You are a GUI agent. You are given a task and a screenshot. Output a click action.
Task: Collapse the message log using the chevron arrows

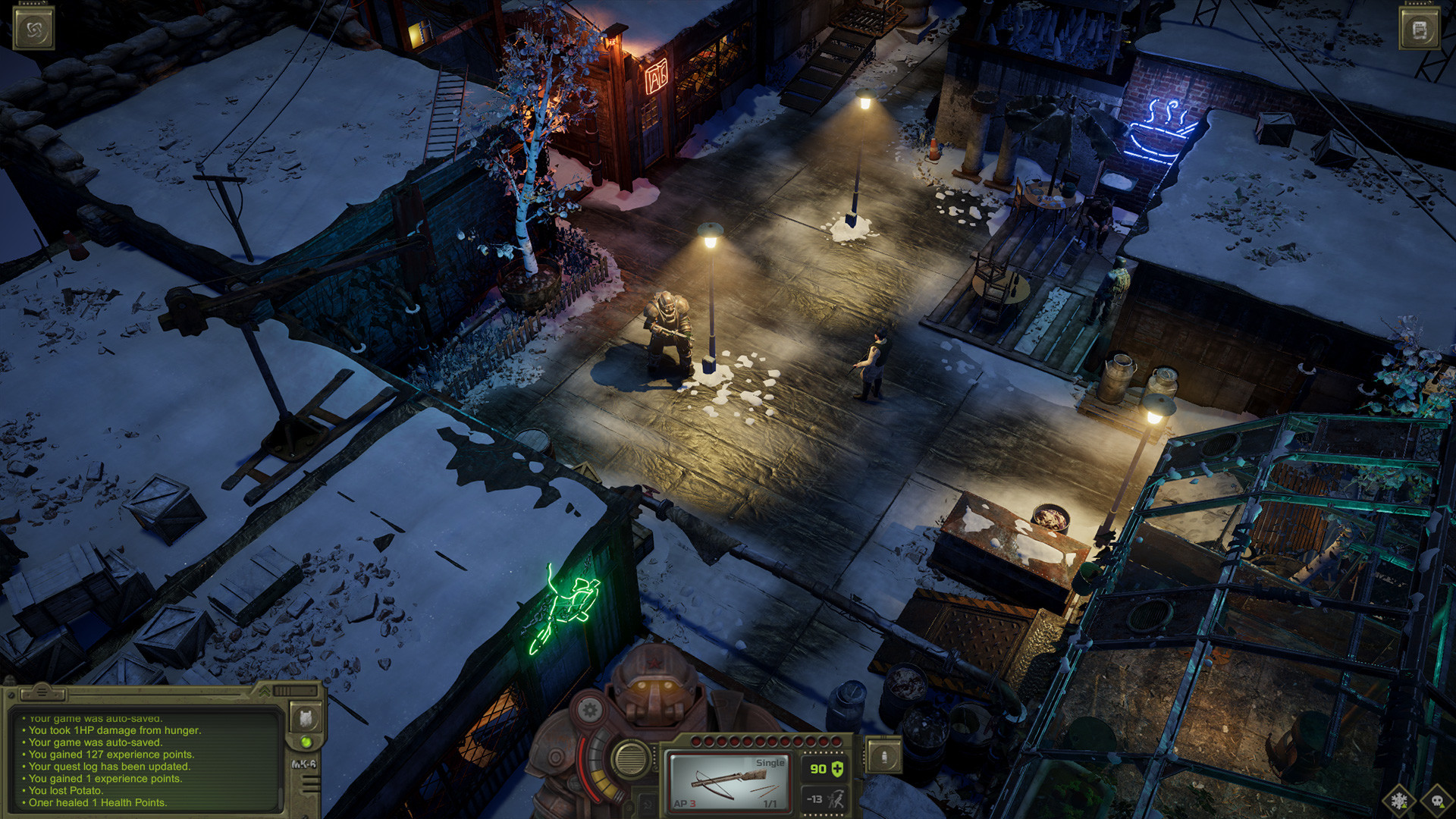[x=265, y=692]
